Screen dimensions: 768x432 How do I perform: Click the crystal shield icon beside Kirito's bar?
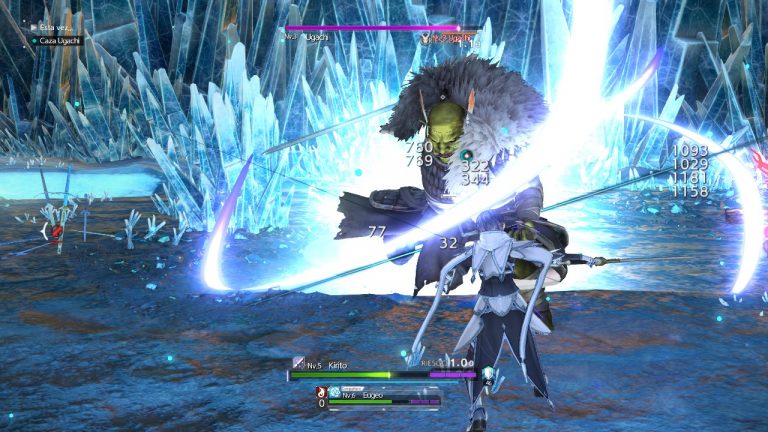click(487, 375)
